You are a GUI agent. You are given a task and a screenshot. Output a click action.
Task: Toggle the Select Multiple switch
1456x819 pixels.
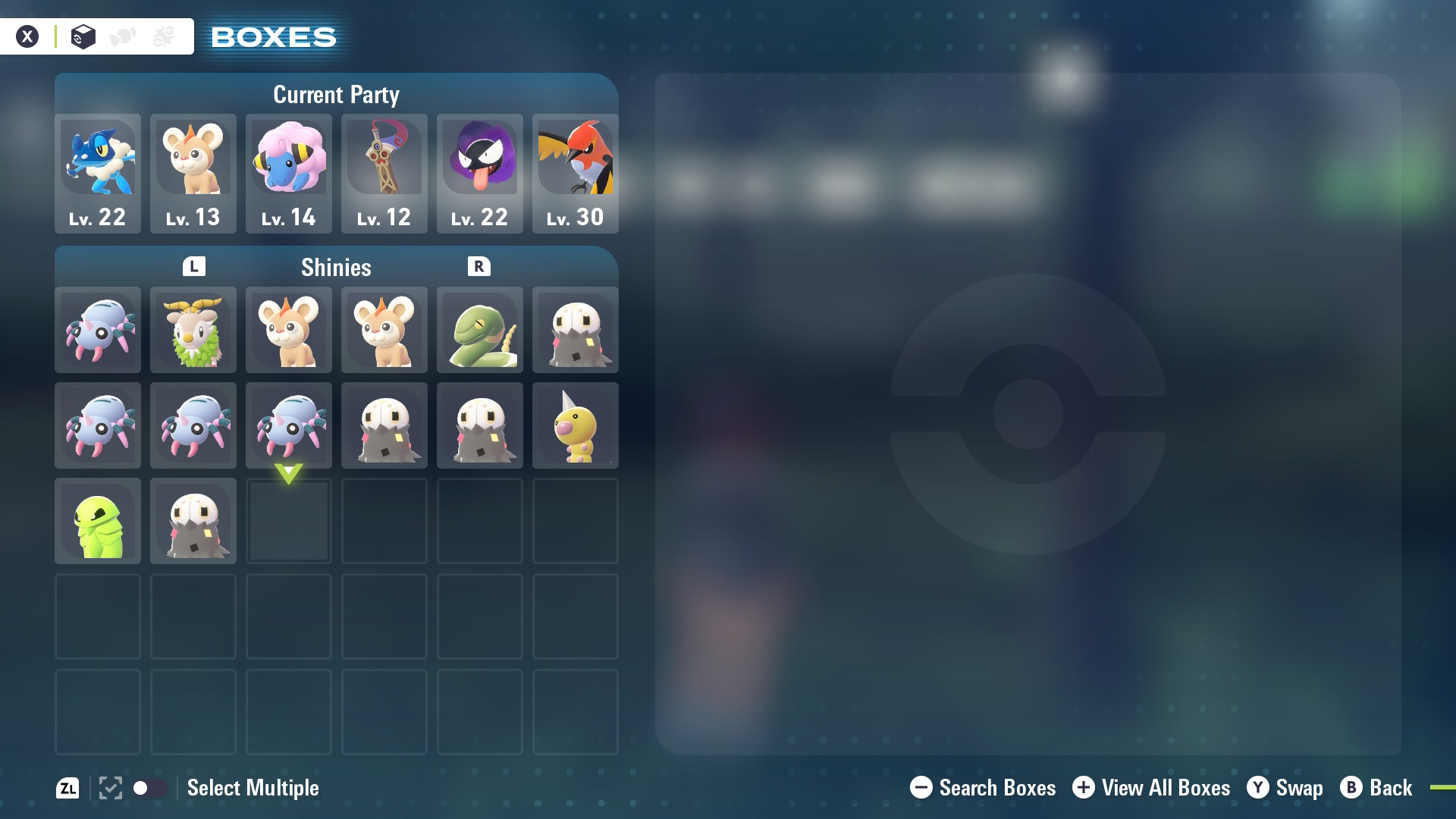[x=149, y=788]
